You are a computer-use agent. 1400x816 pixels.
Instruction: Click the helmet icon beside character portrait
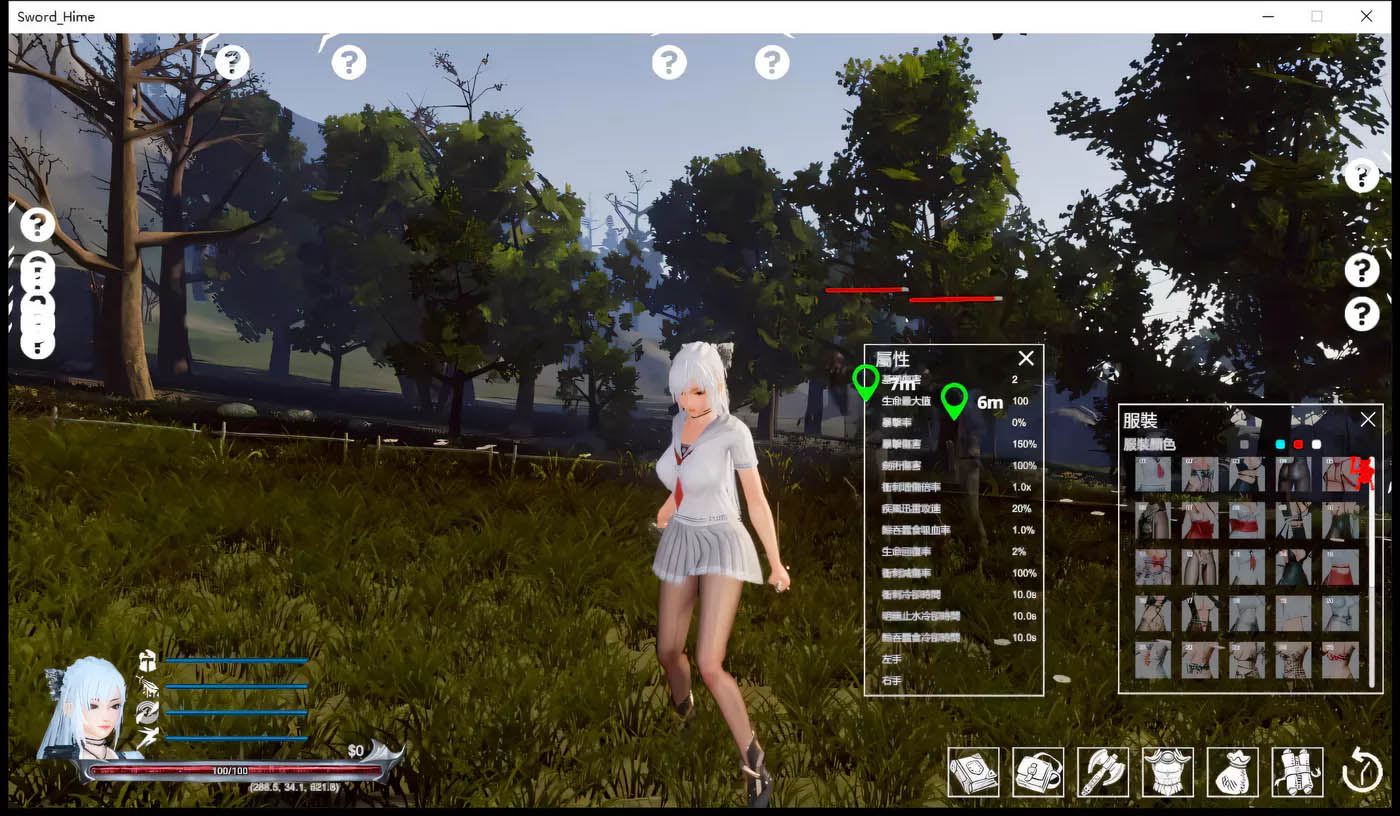click(146, 662)
